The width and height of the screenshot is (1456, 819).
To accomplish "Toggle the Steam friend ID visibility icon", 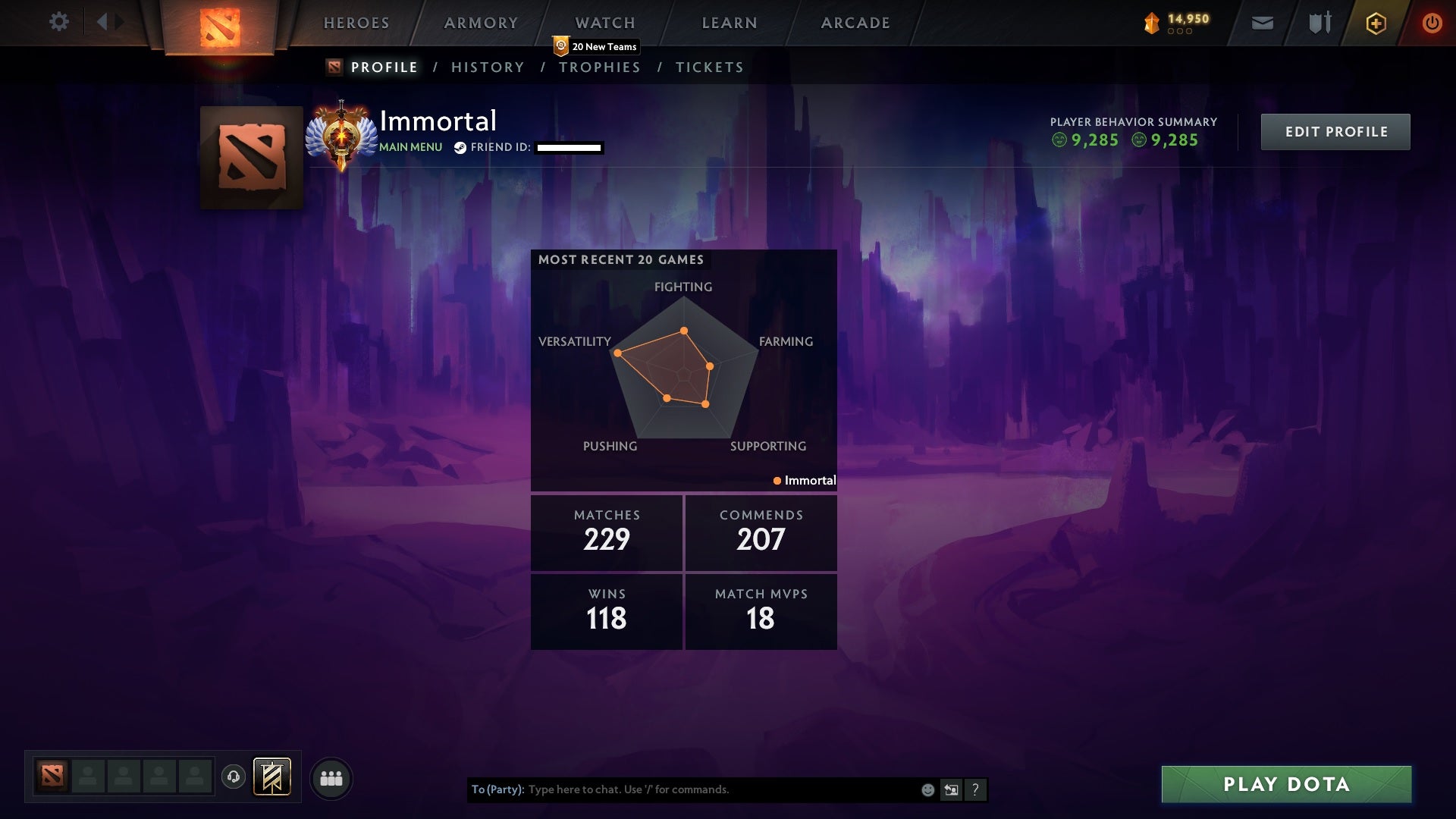I will [459, 148].
